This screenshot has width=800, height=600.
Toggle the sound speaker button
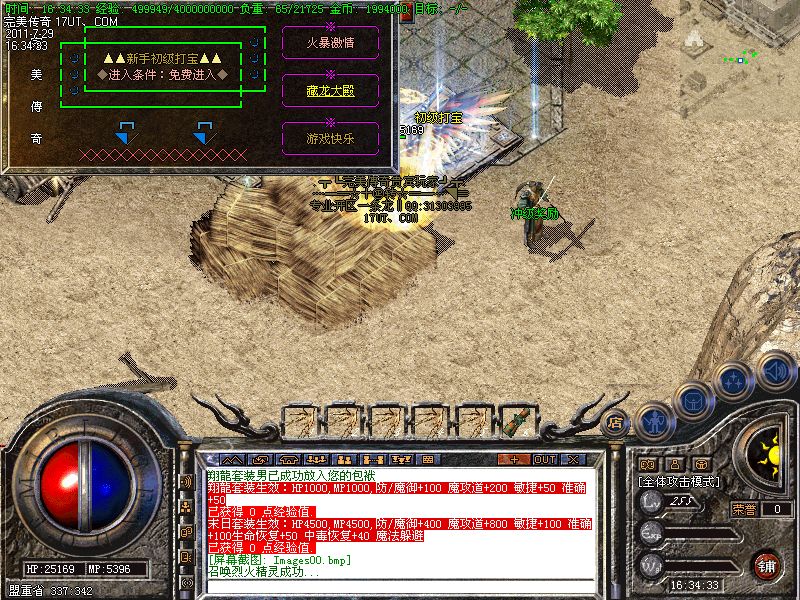776,367
